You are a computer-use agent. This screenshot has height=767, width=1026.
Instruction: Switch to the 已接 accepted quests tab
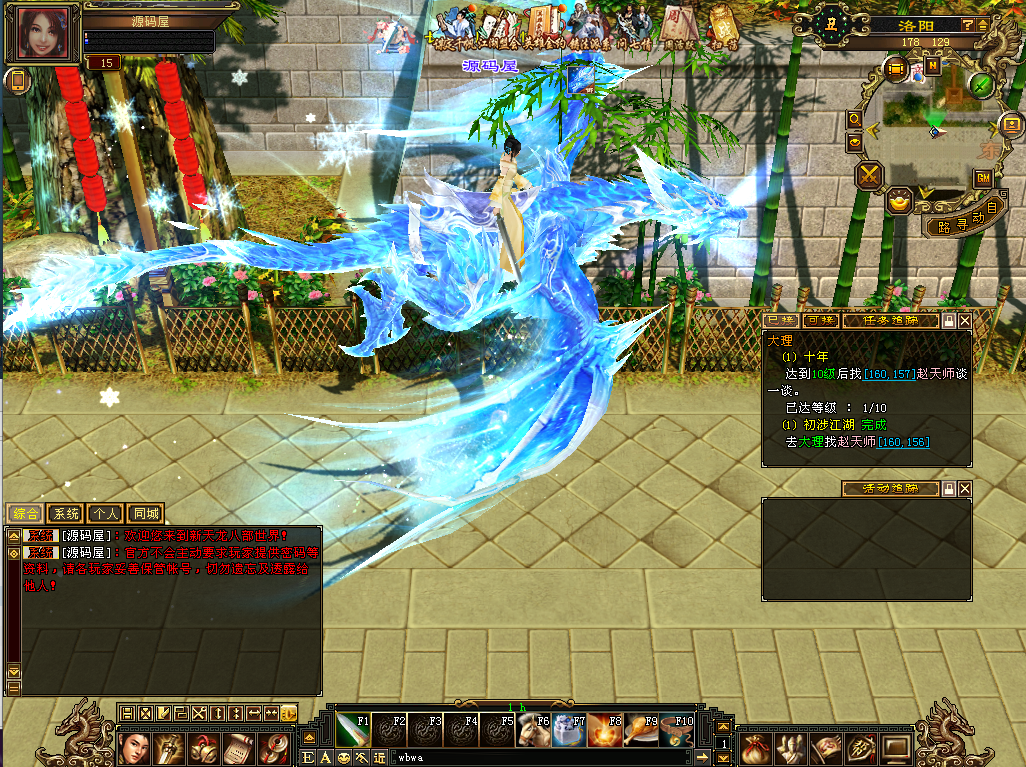tap(781, 321)
